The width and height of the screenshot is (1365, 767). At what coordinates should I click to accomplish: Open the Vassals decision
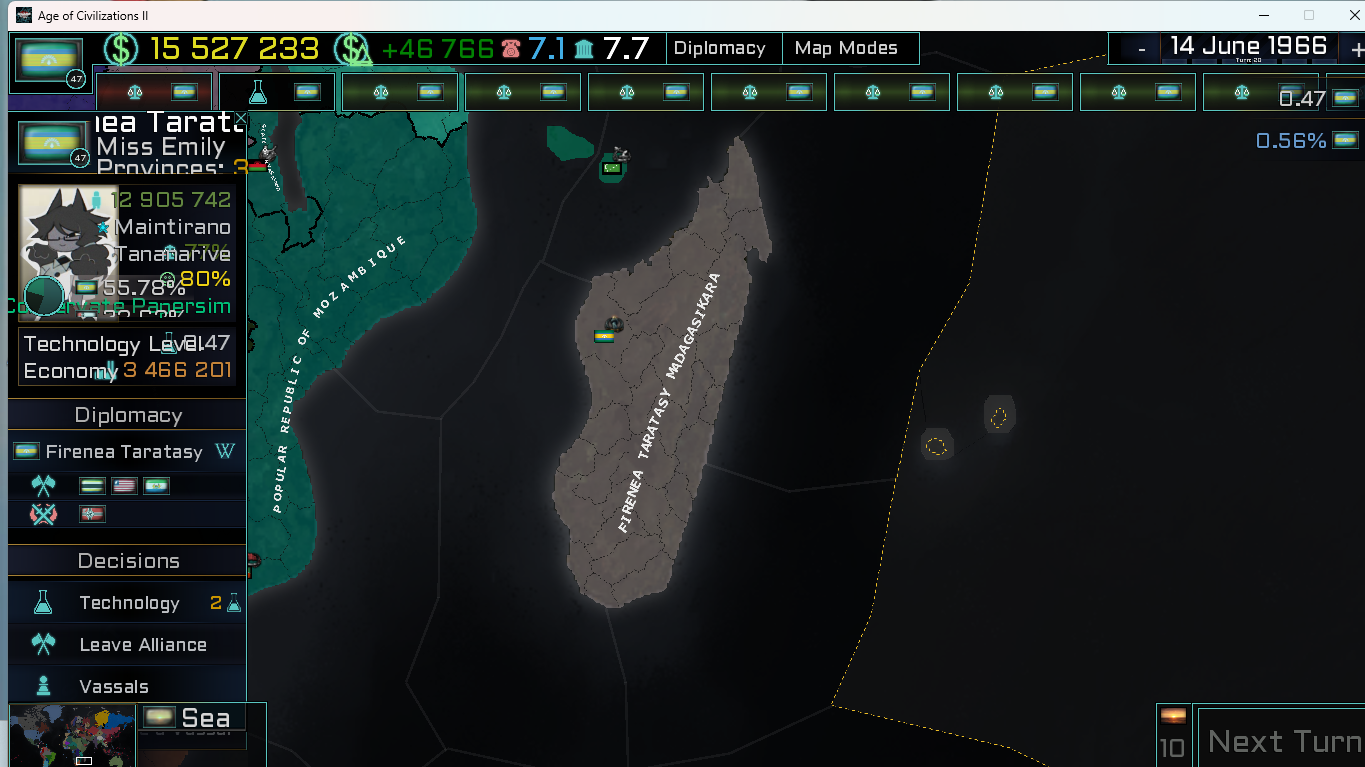point(114,687)
